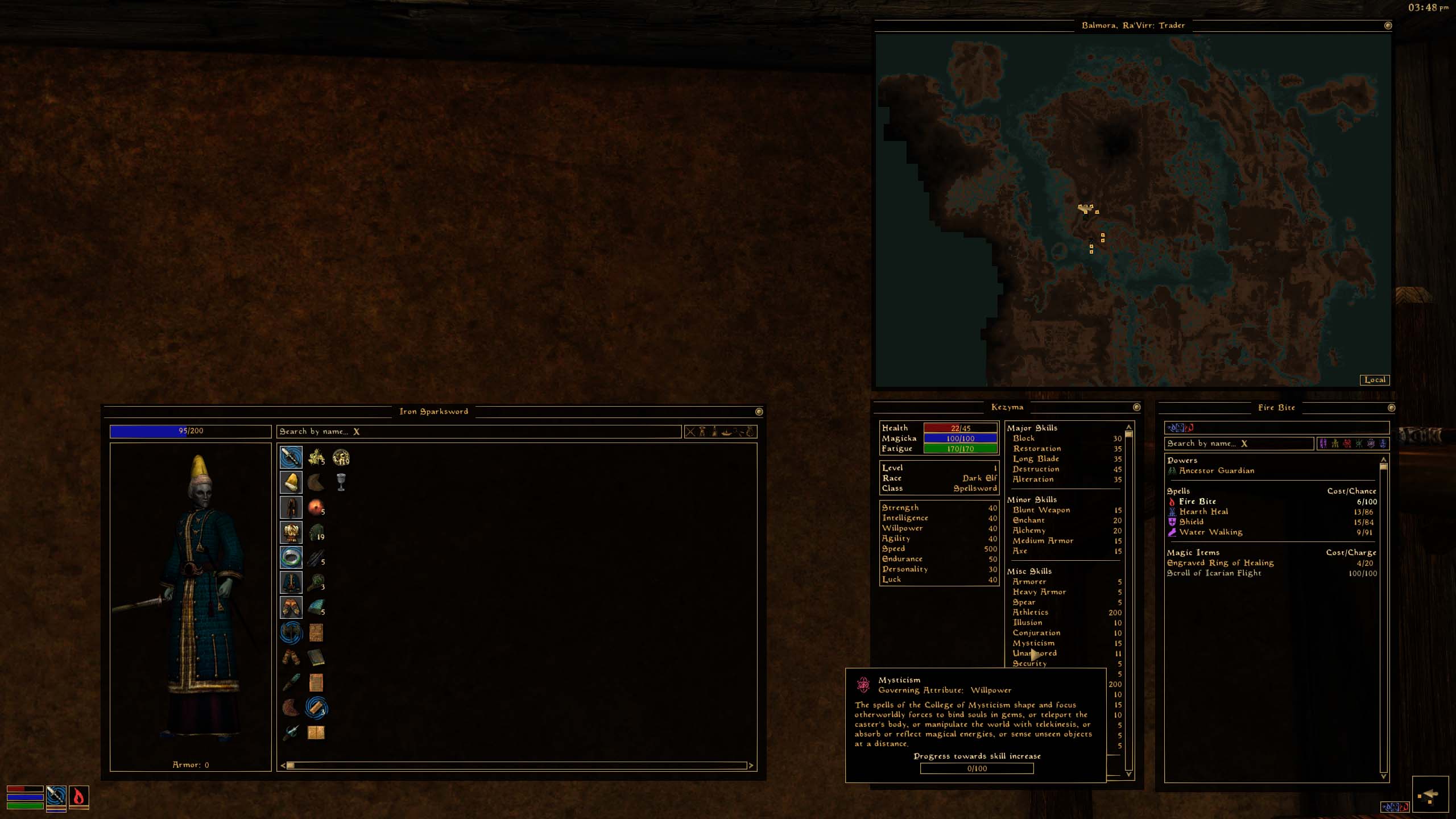Select the equipped ring inventory slot
The width and height of the screenshot is (1456, 819).
[x=291, y=557]
